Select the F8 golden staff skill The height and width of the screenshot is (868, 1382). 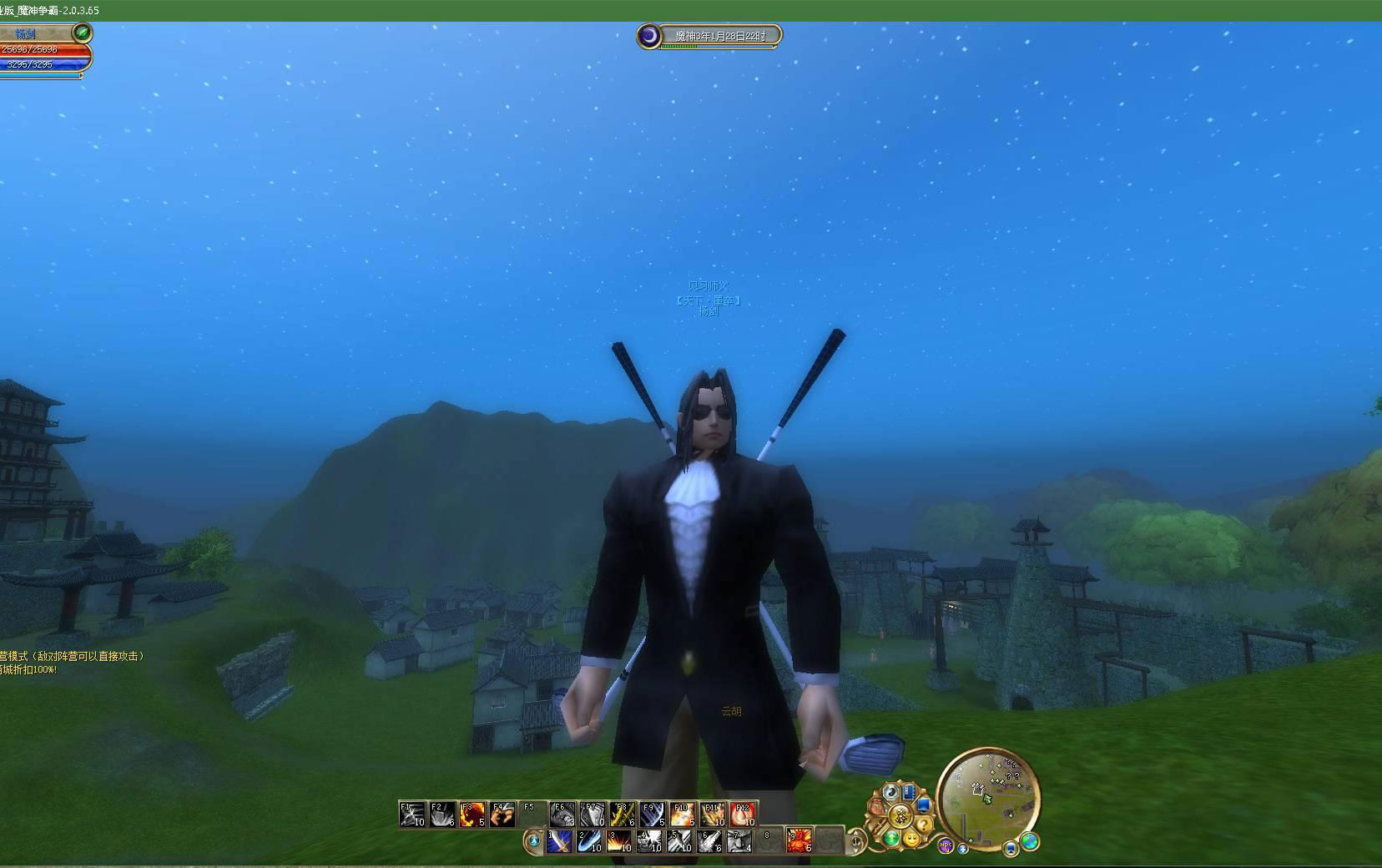point(623,814)
